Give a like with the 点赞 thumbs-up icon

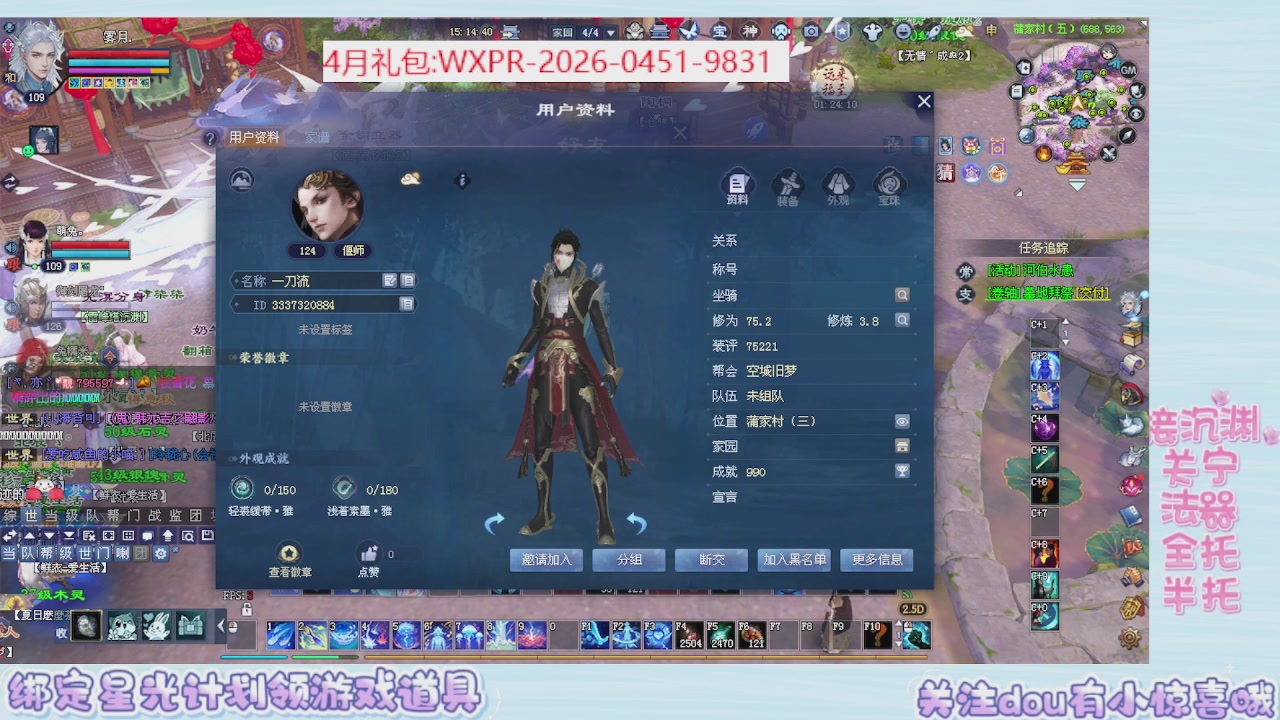click(369, 552)
